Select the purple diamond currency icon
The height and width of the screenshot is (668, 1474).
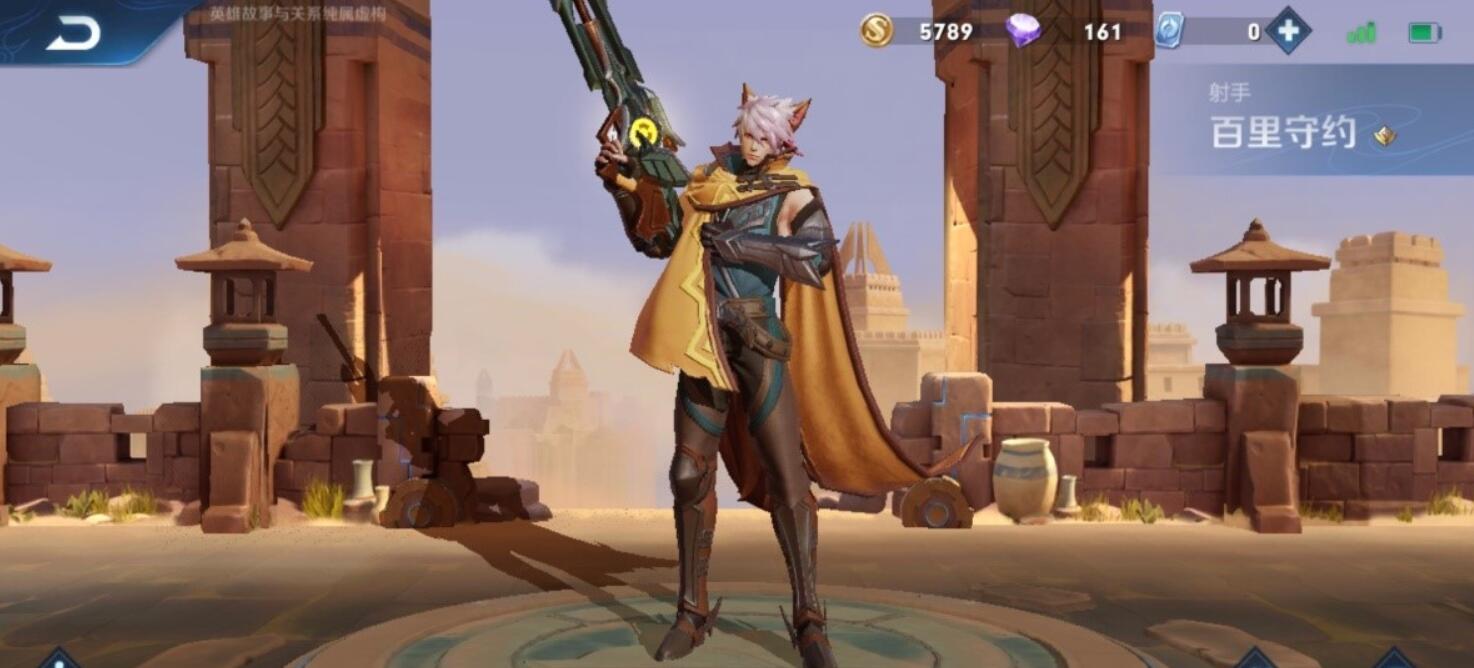tap(1022, 31)
